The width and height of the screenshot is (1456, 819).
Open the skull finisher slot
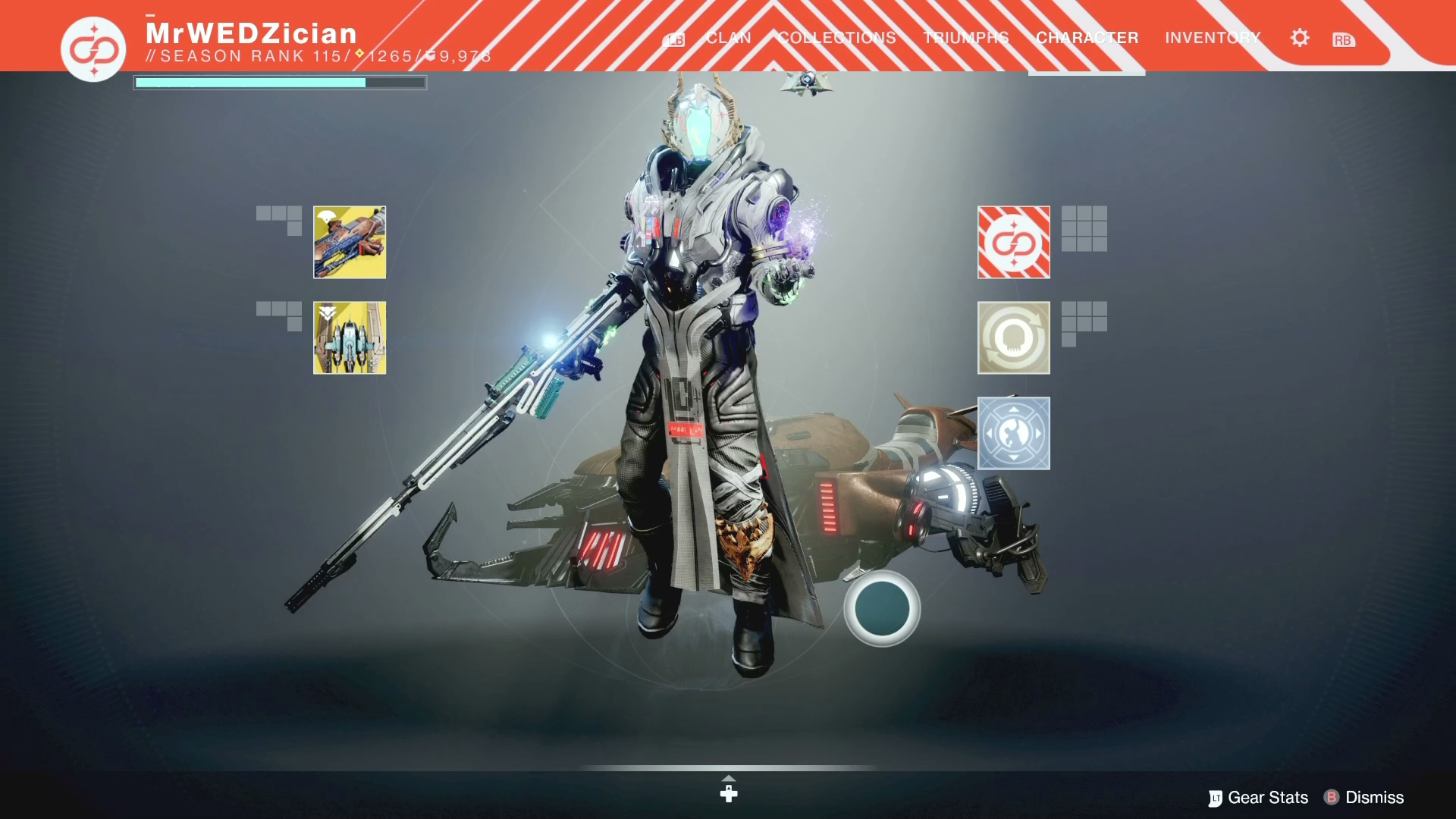pos(1013,338)
